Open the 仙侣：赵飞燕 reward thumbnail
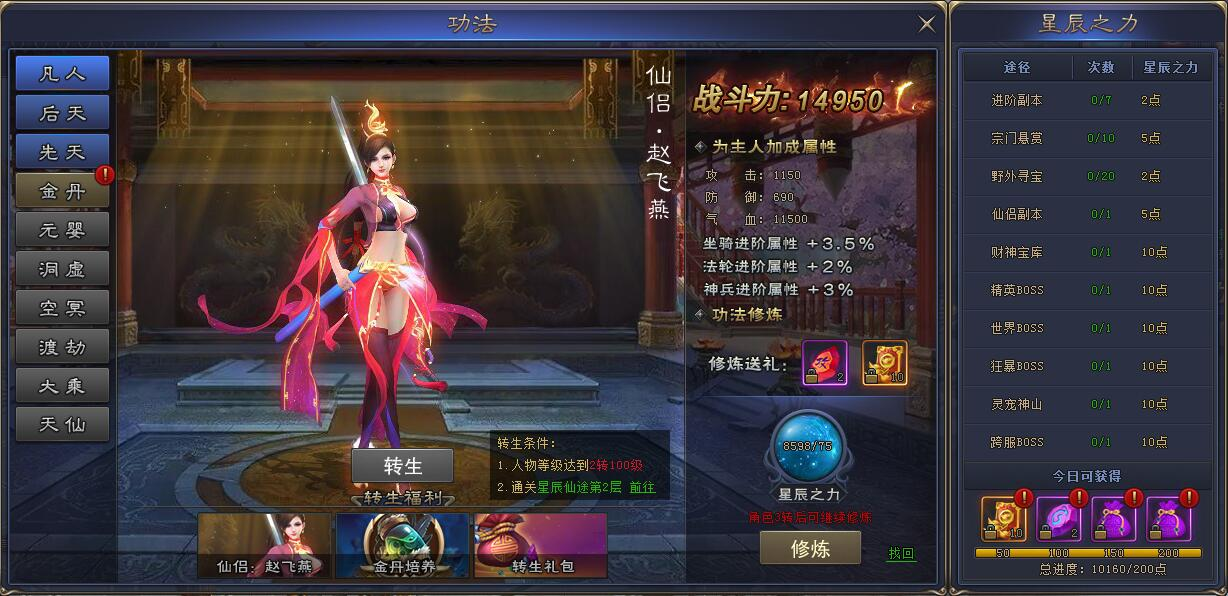The width and height of the screenshot is (1228, 596). (264, 545)
